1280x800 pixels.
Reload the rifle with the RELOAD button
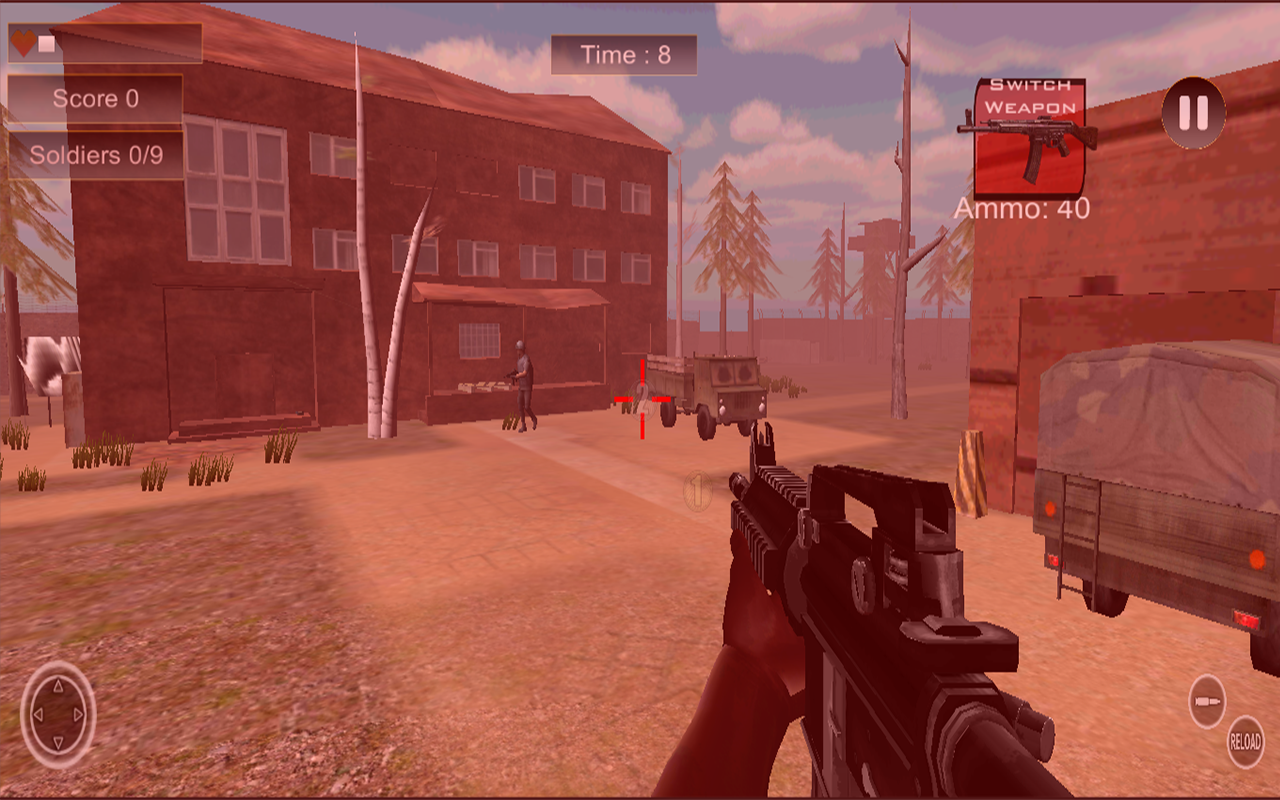tap(1245, 742)
